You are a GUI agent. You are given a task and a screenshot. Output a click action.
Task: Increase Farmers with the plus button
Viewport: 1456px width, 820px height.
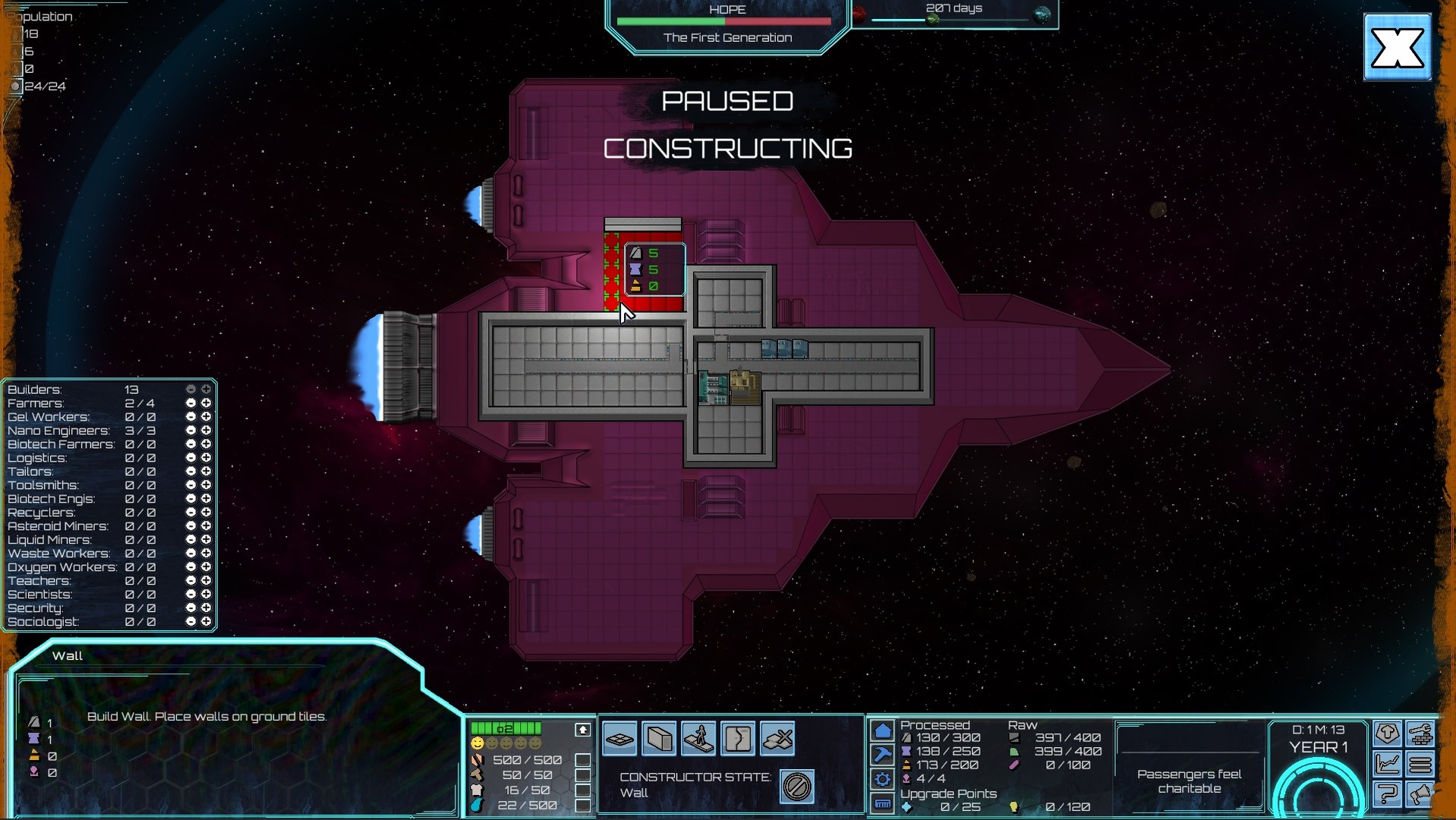(x=206, y=402)
